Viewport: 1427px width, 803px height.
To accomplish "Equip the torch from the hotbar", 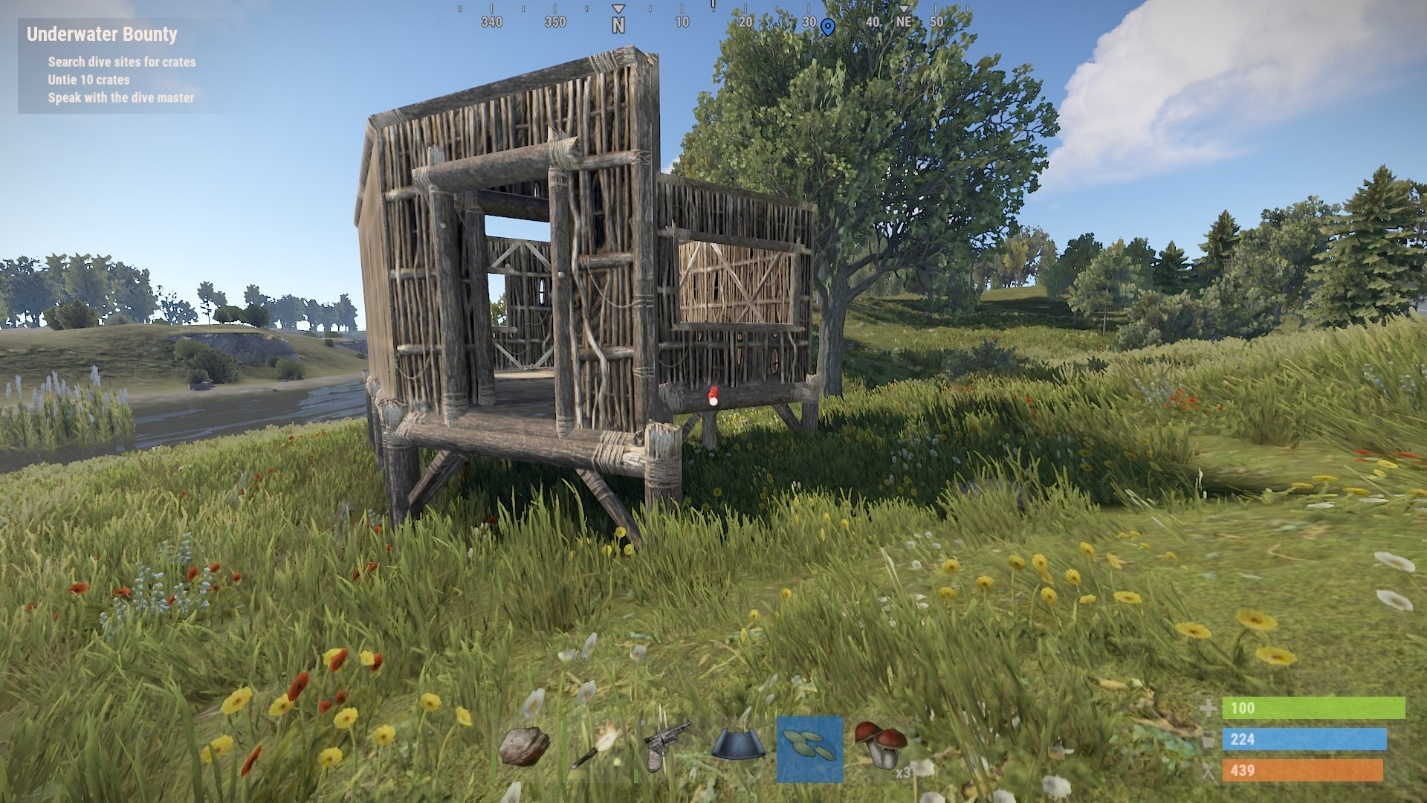I will (597, 746).
